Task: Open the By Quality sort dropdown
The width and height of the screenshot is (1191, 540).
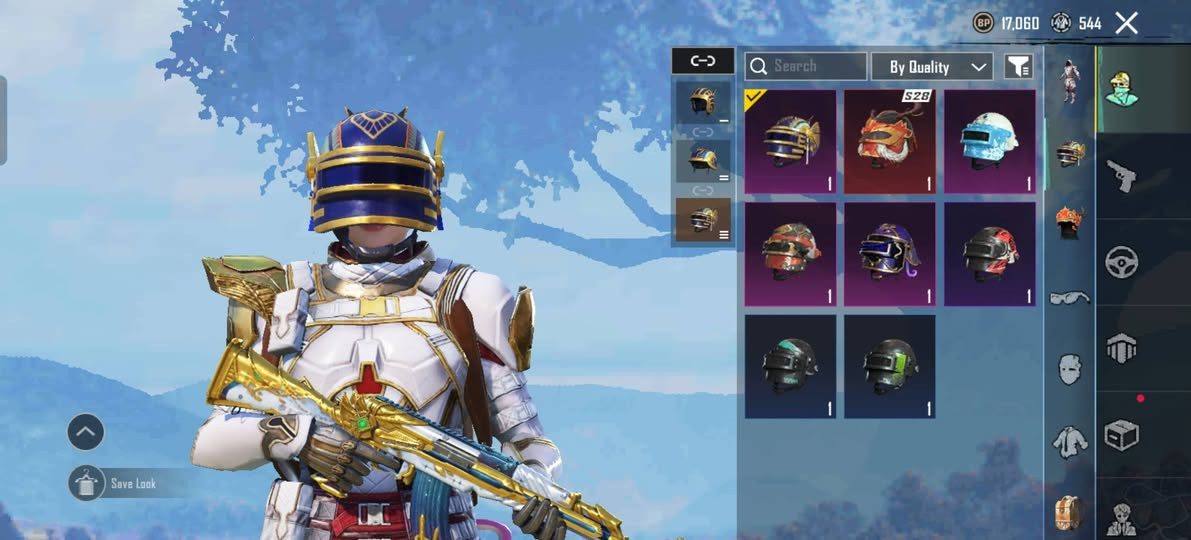Action: [932, 67]
